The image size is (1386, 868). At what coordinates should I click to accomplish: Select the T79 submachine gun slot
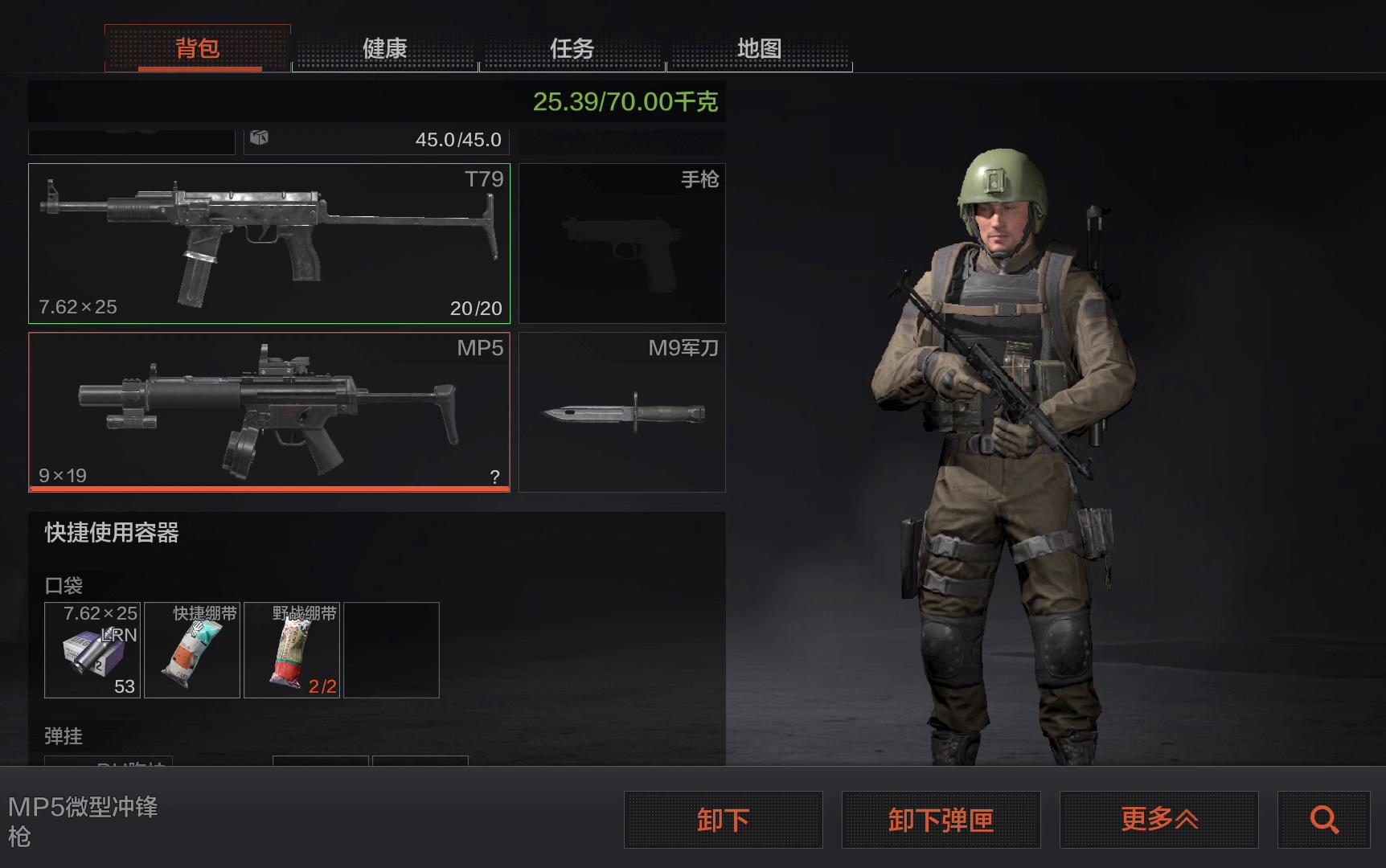269,244
